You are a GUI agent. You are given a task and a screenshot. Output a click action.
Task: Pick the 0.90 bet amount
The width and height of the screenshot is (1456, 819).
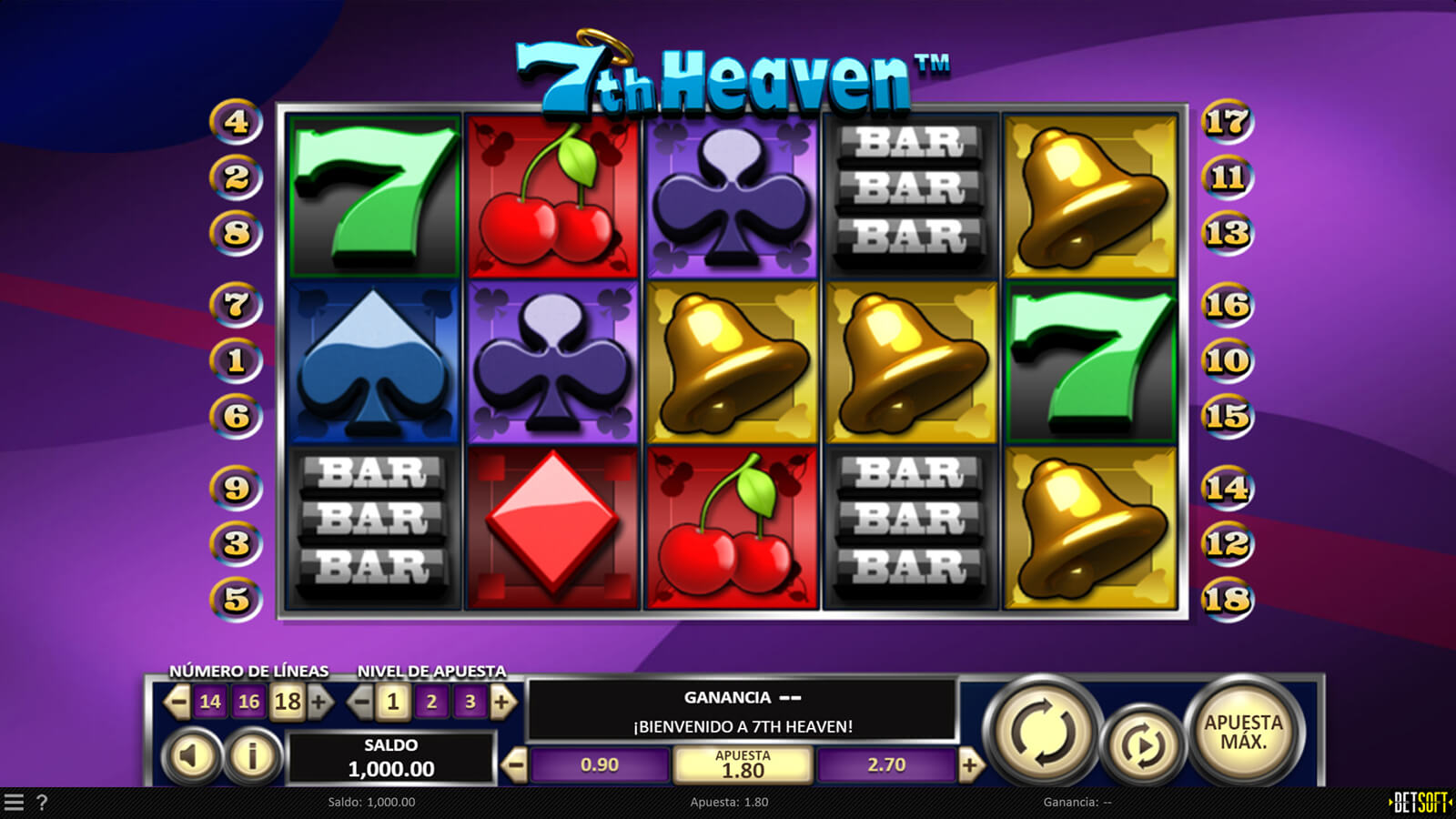[600, 765]
